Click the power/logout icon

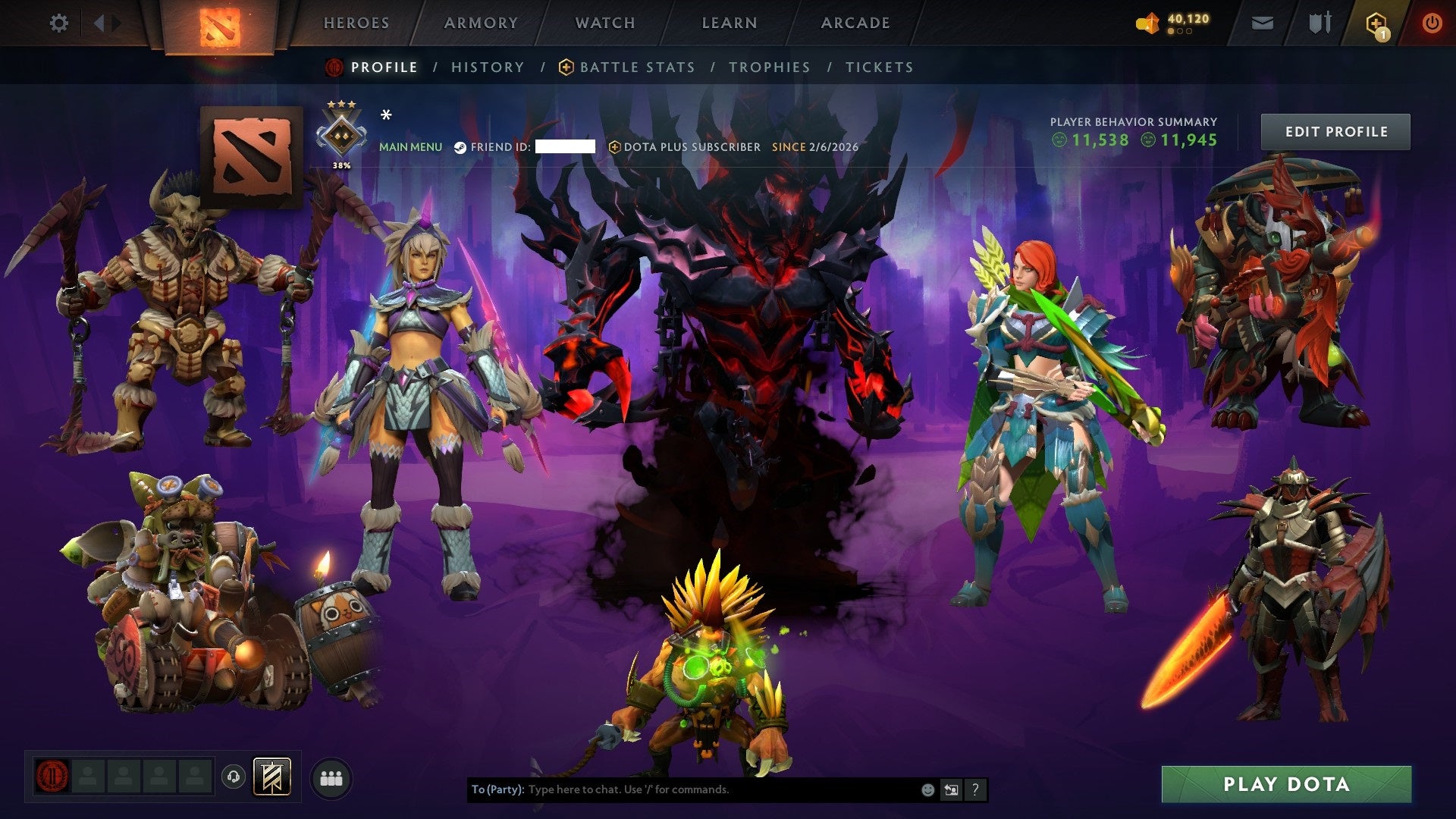(x=1432, y=23)
